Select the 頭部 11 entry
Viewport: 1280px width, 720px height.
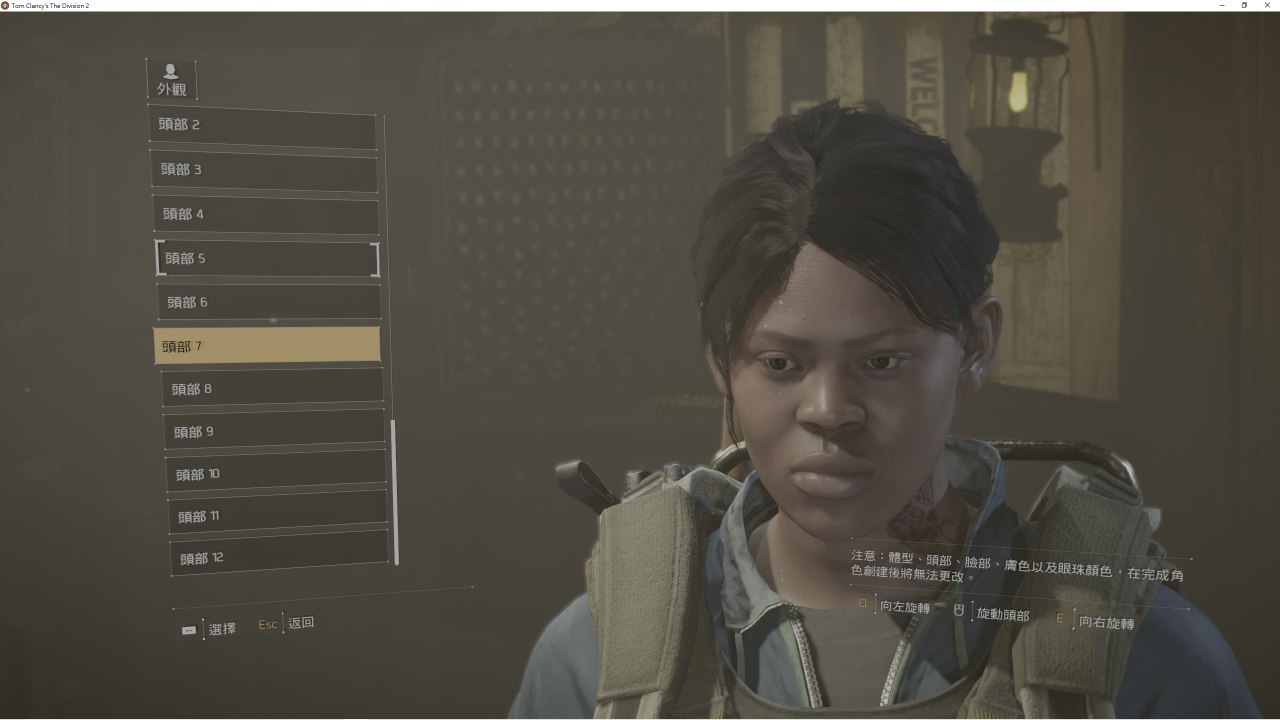[279, 516]
